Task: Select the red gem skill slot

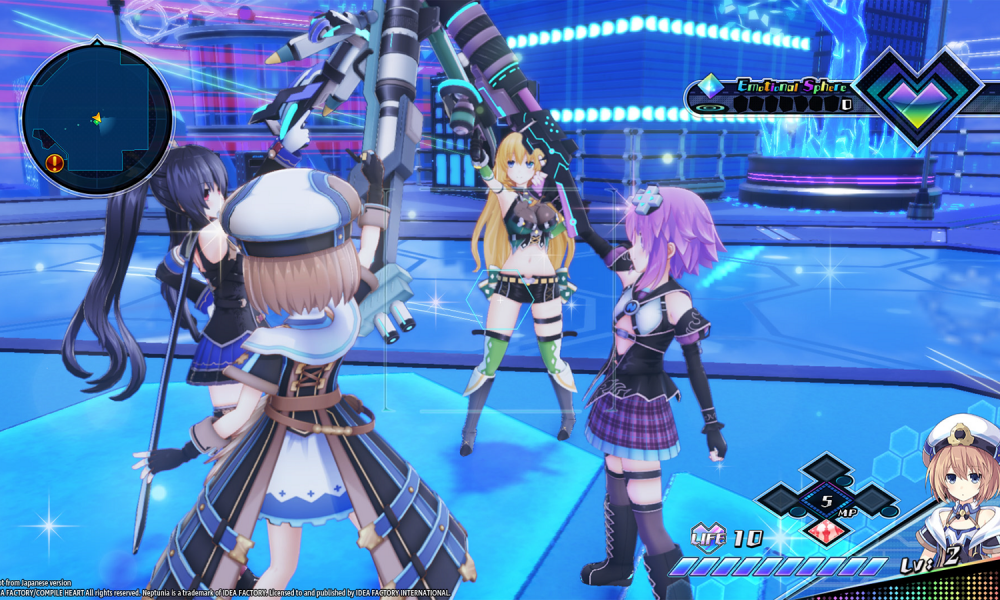Action: point(827,529)
